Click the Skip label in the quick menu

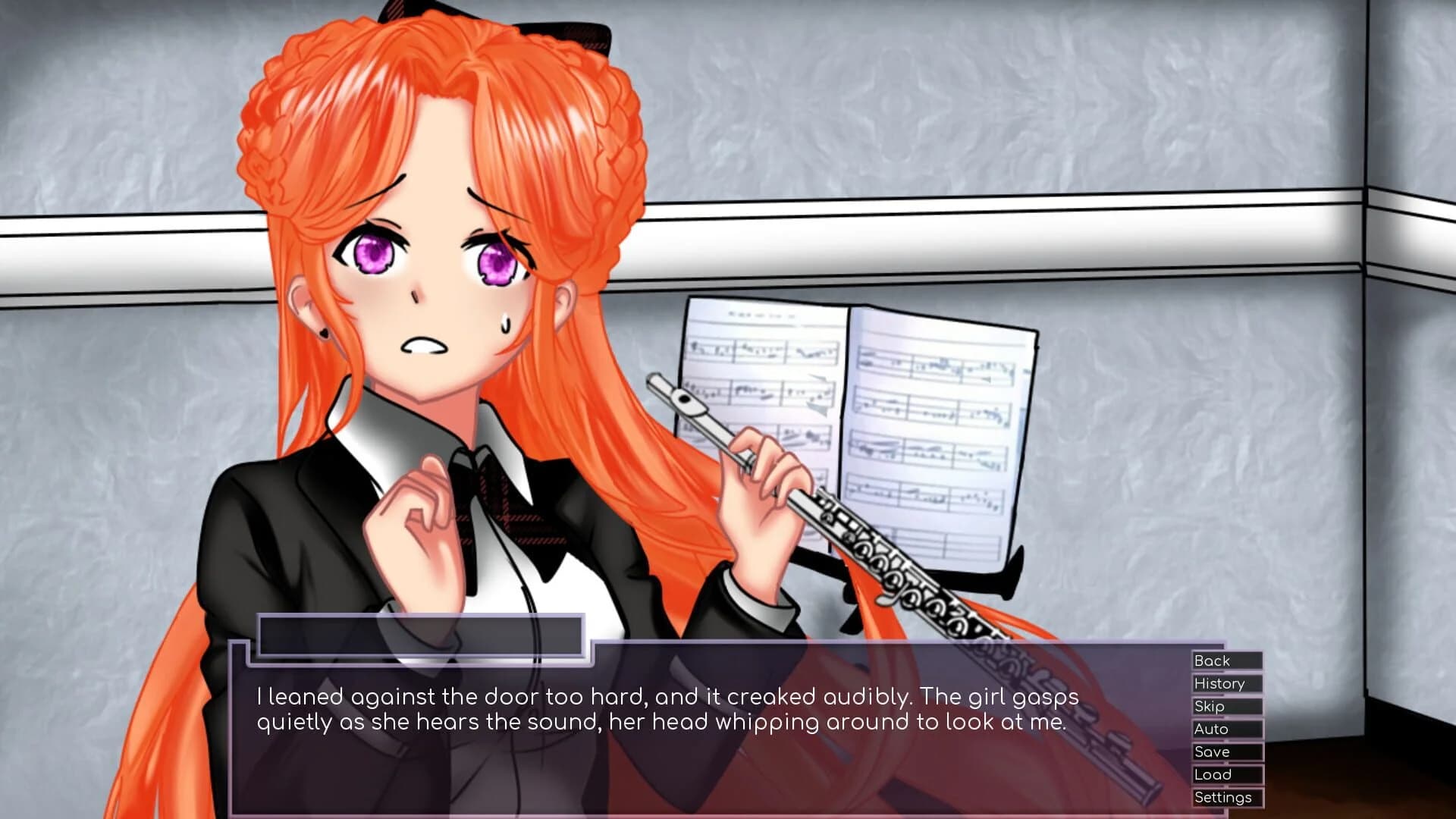point(1225,706)
